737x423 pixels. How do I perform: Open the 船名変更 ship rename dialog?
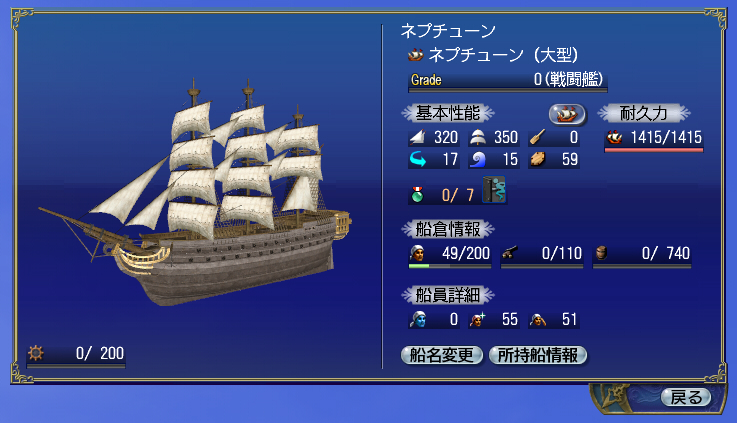coord(442,355)
